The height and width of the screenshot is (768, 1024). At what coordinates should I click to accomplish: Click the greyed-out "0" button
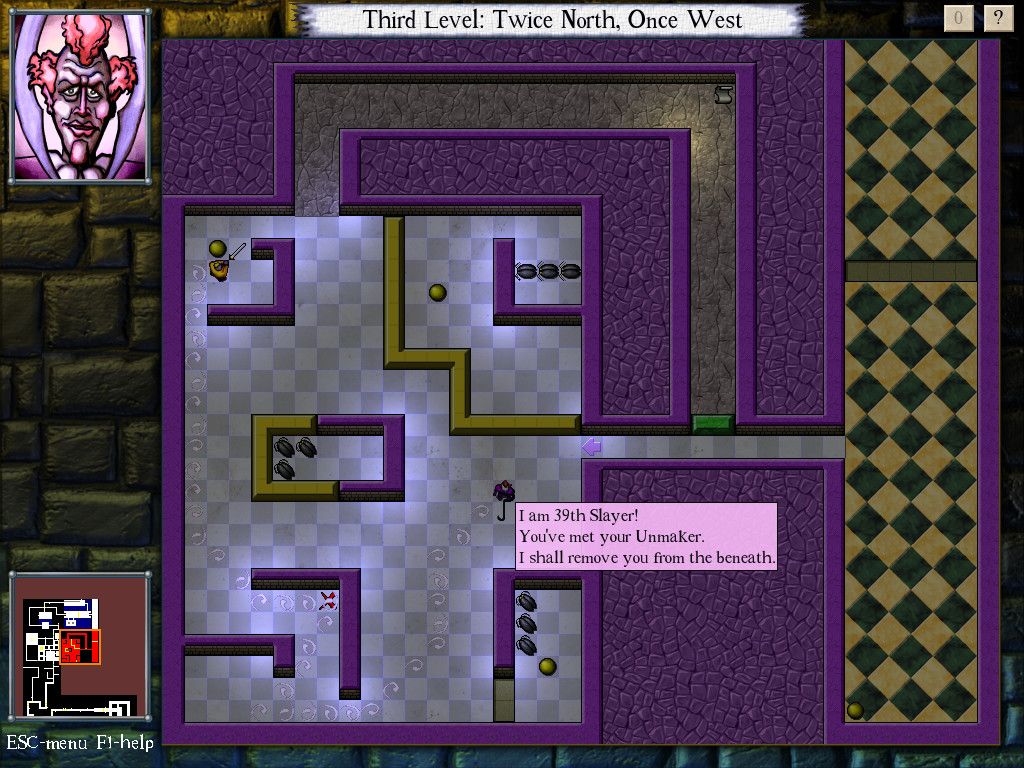(x=958, y=18)
